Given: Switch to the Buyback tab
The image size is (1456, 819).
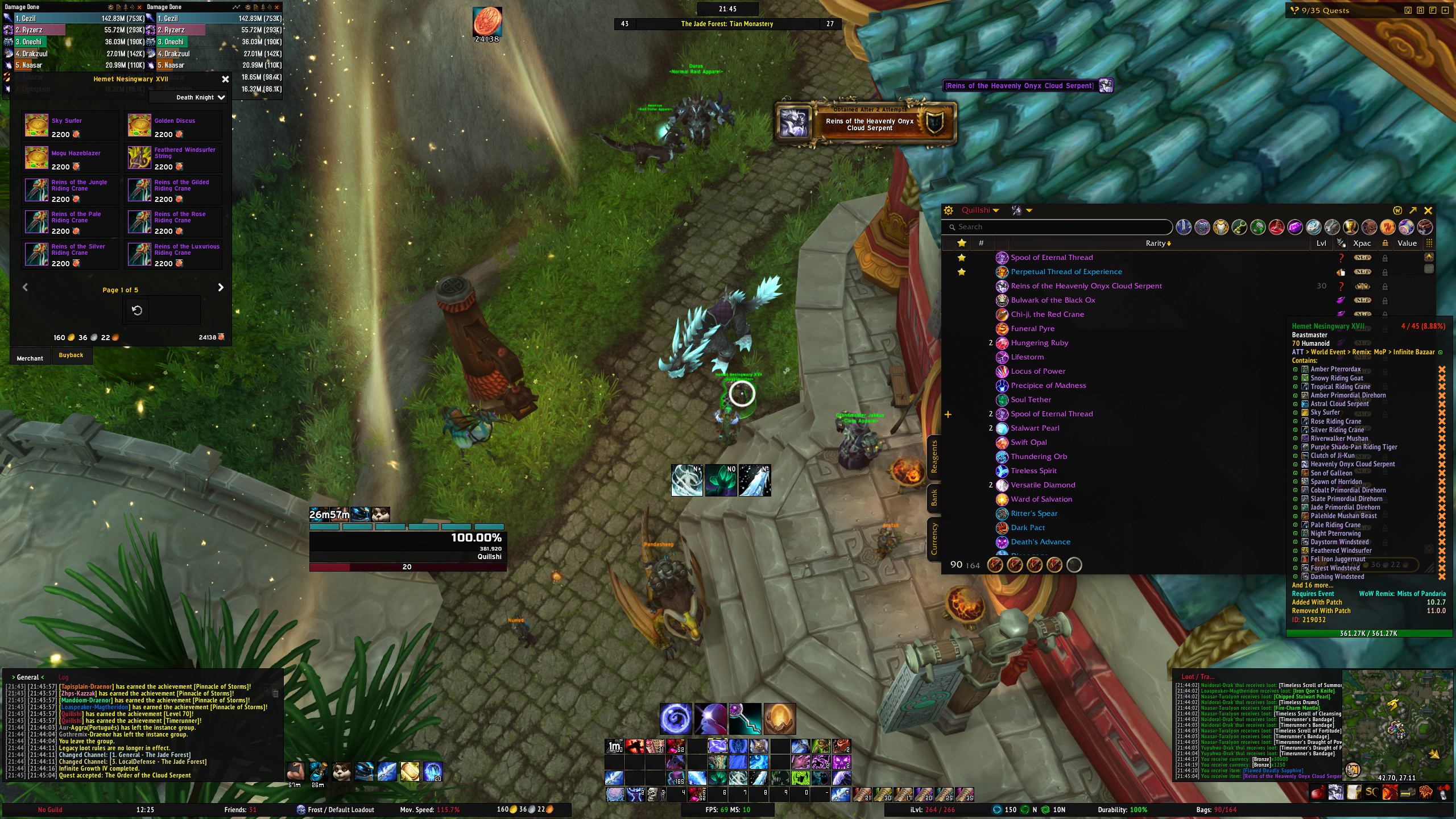Looking at the screenshot, I should pos(71,355).
